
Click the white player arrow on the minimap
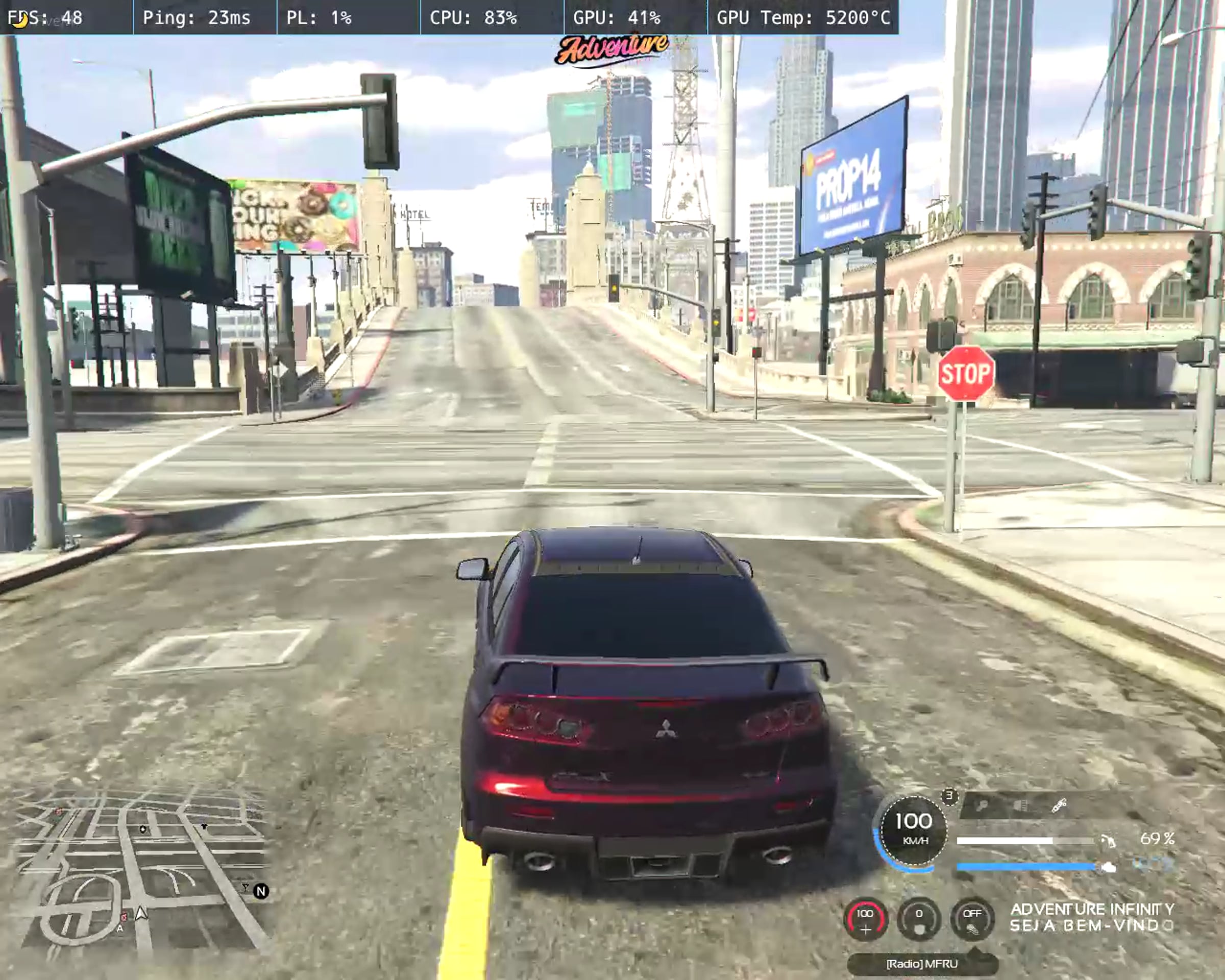coord(141,913)
